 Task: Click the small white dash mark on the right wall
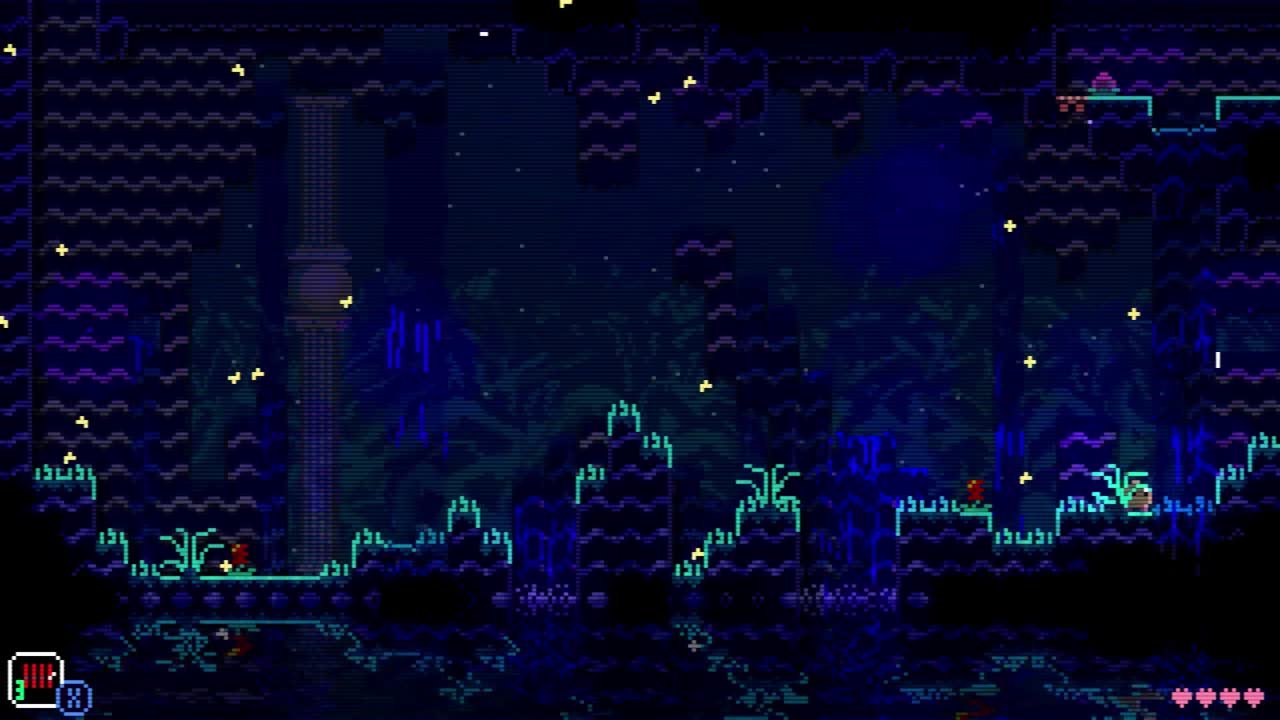point(1217,360)
